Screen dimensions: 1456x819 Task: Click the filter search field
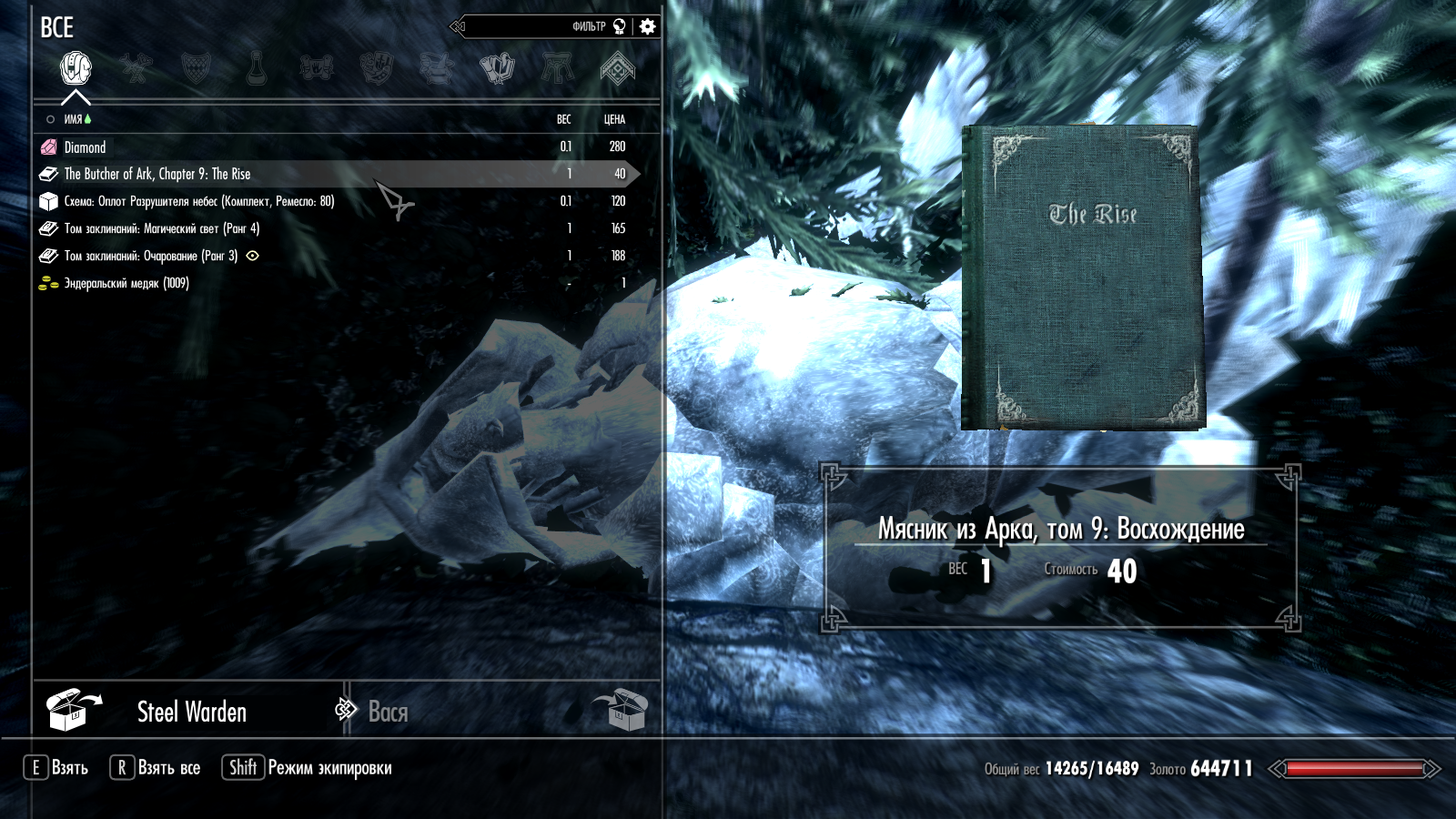pos(537,26)
